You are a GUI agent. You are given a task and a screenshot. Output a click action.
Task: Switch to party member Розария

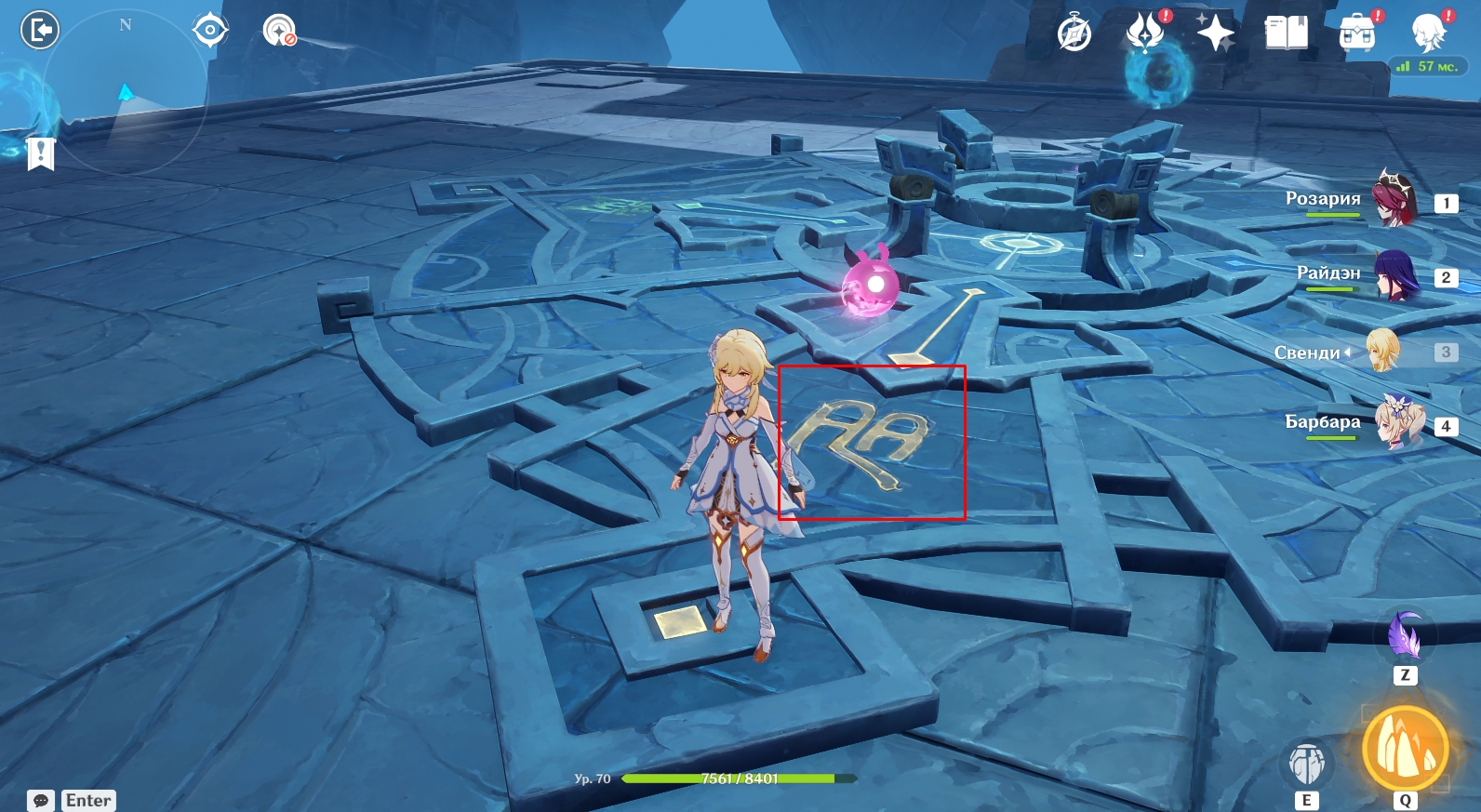(x=1394, y=200)
